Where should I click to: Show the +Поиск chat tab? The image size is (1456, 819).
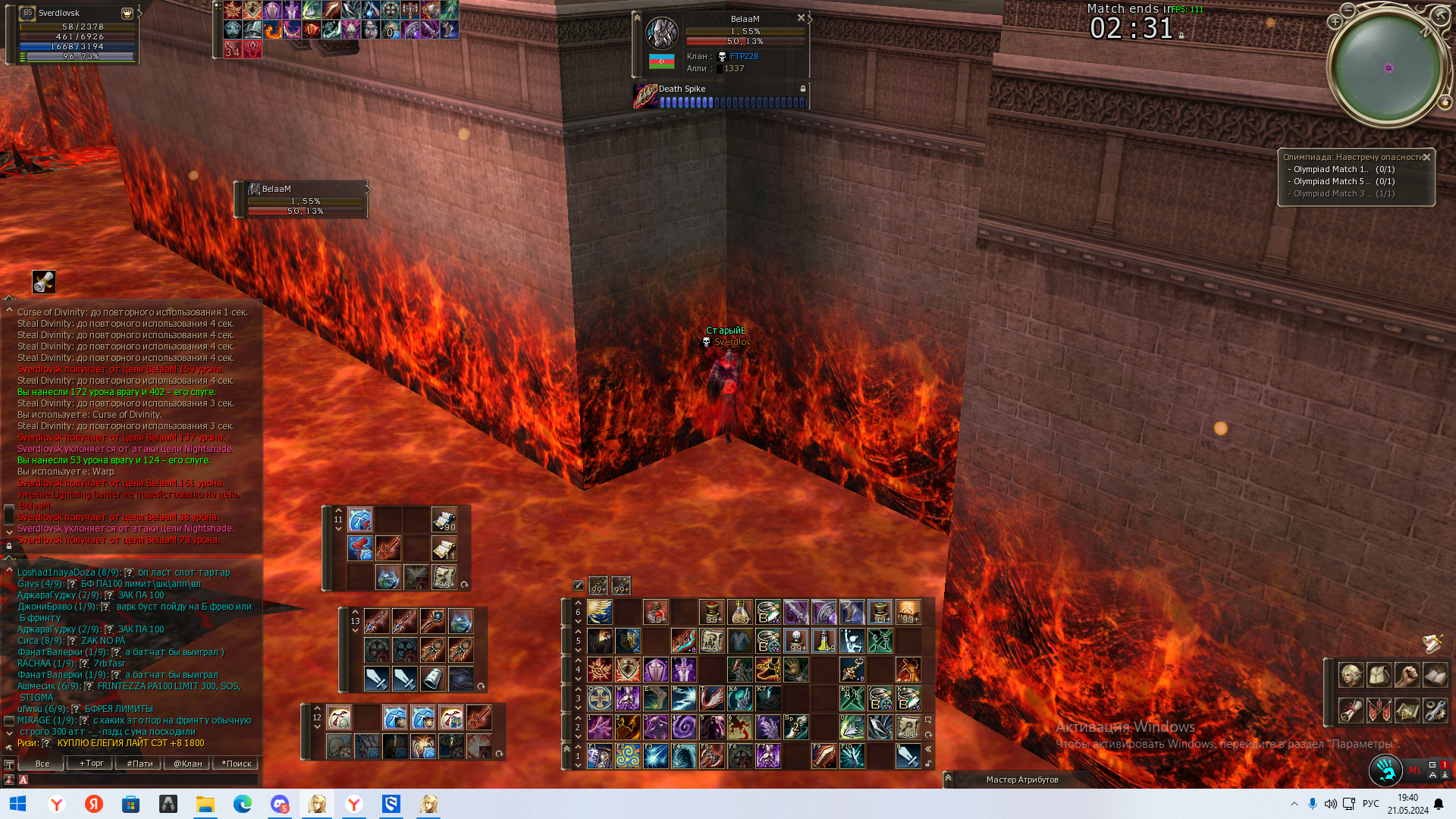pyautogui.click(x=236, y=764)
